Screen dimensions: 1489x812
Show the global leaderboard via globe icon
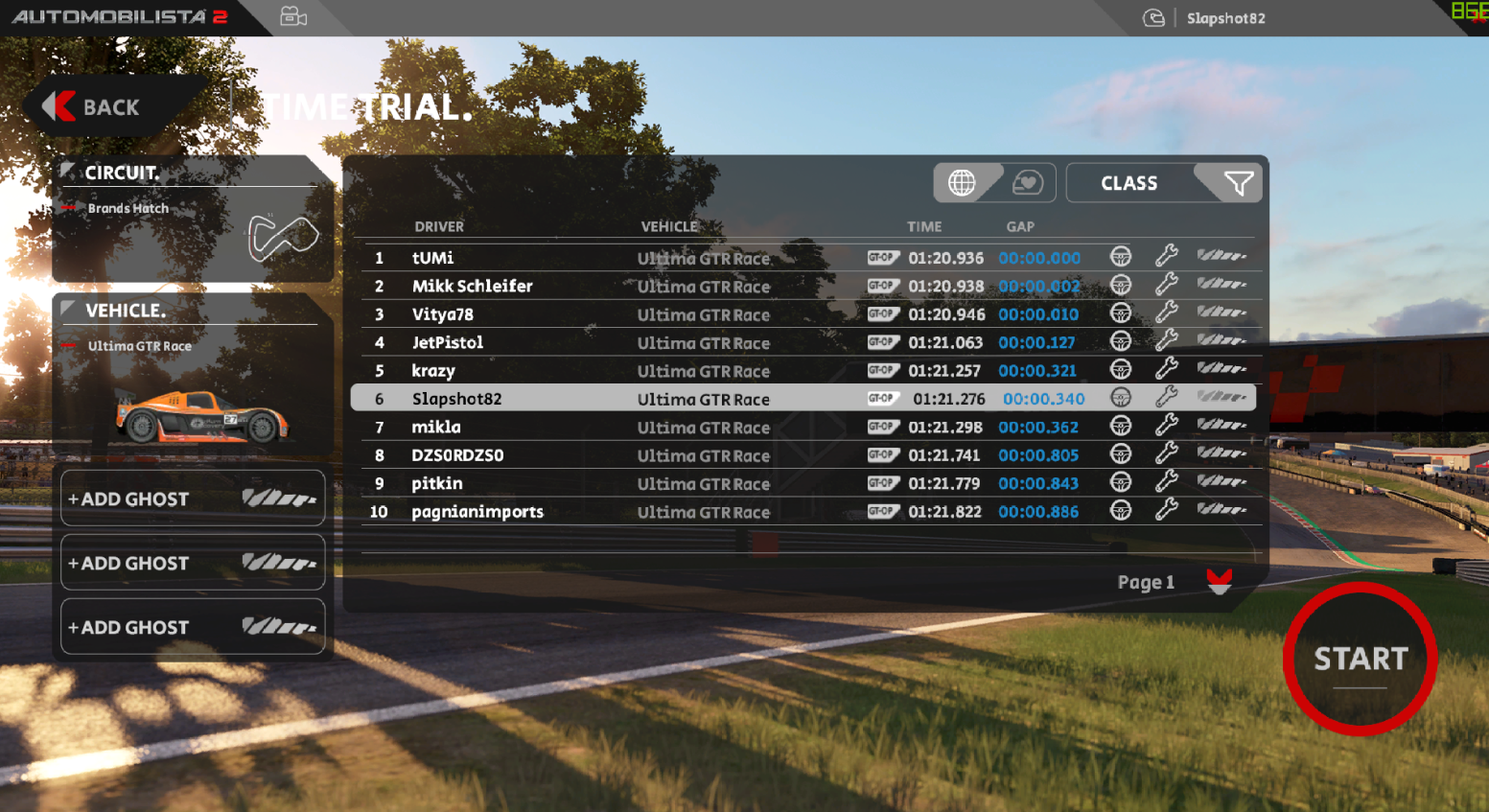pos(963,182)
